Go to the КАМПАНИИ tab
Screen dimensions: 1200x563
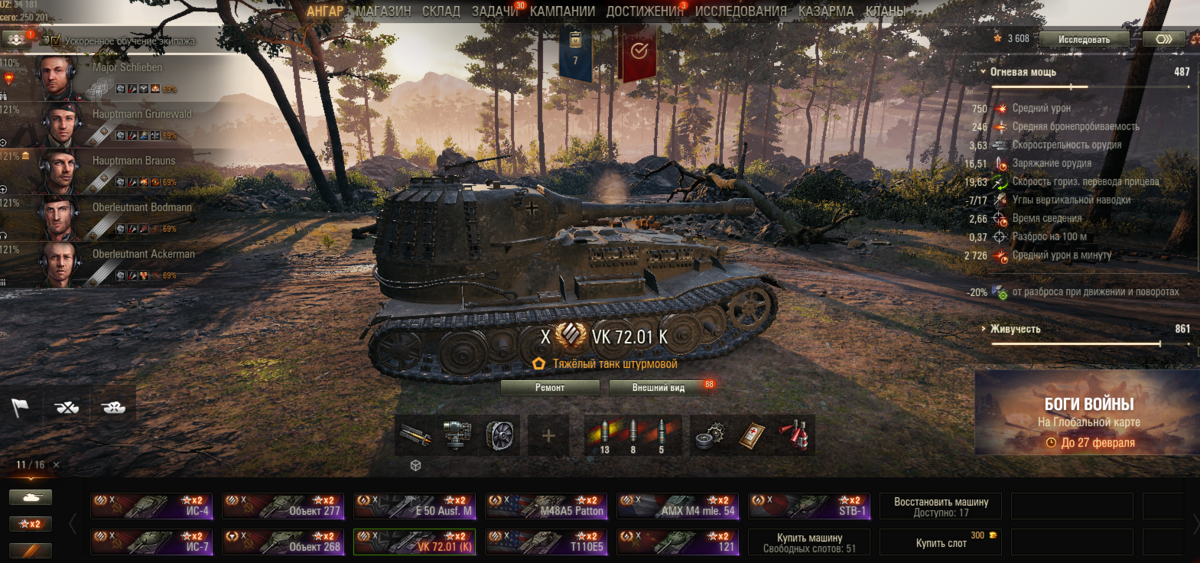562,11
